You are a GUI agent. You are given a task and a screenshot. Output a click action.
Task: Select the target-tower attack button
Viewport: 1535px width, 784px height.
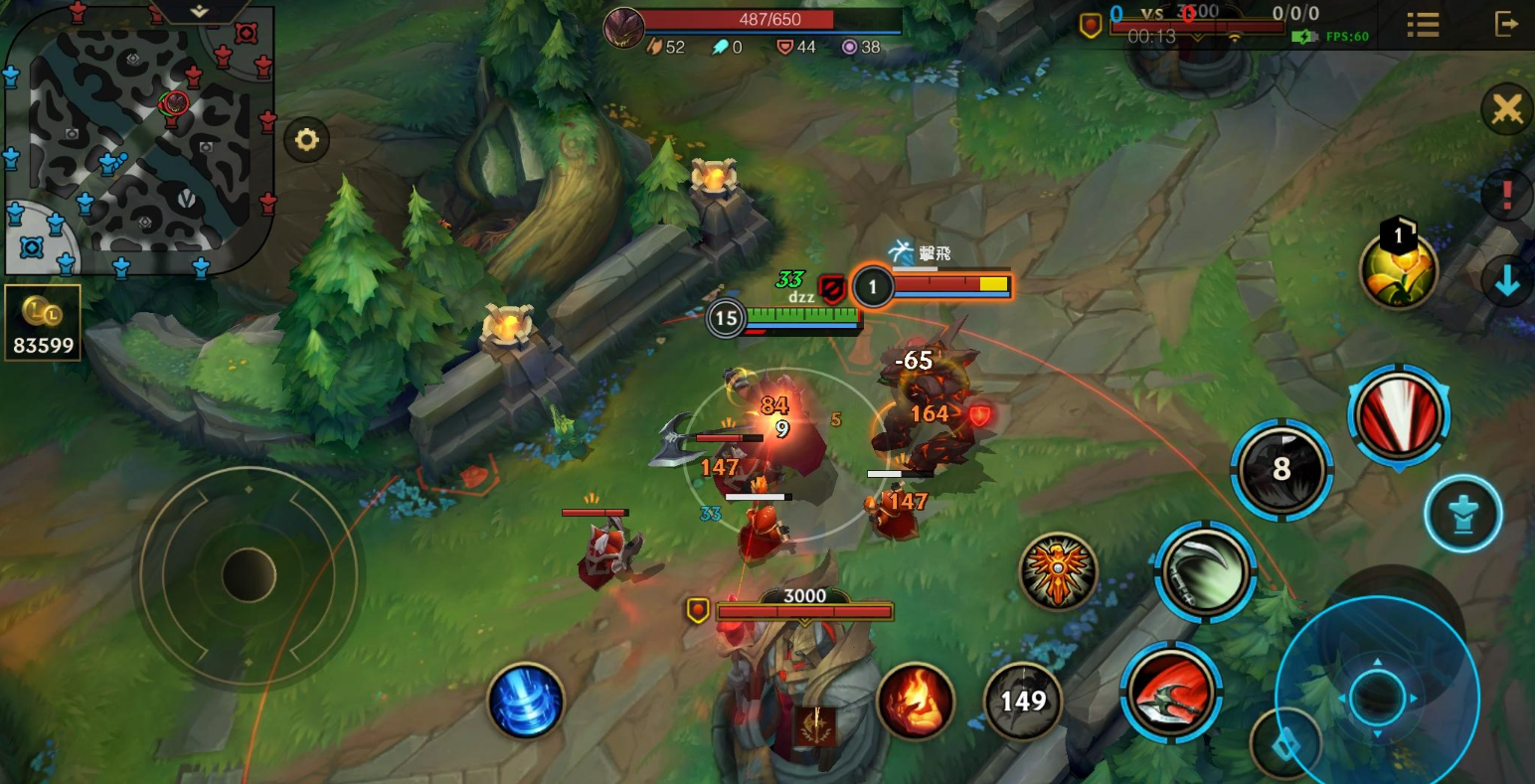(x=1462, y=514)
